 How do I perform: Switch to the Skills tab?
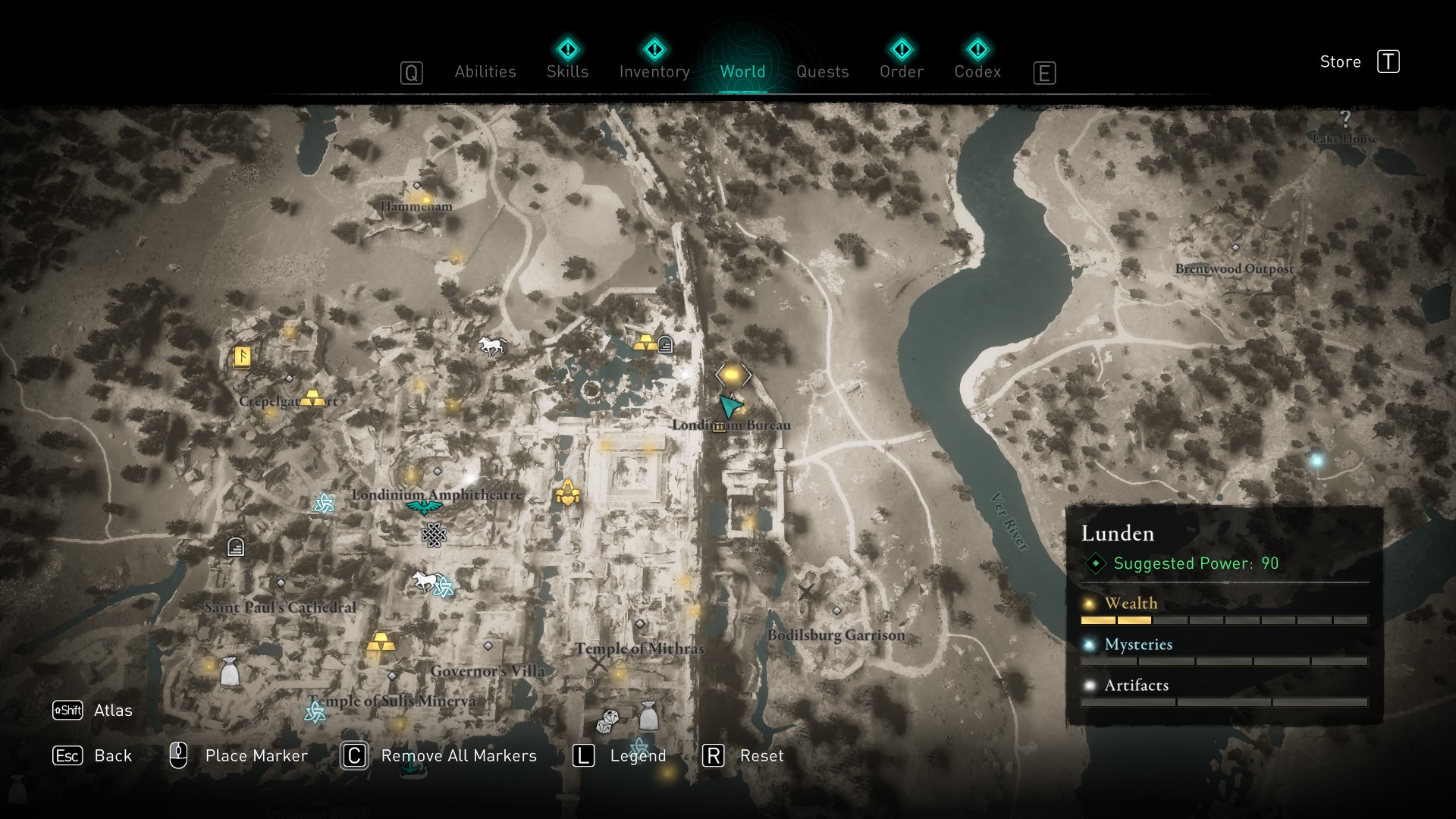[567, 72]
